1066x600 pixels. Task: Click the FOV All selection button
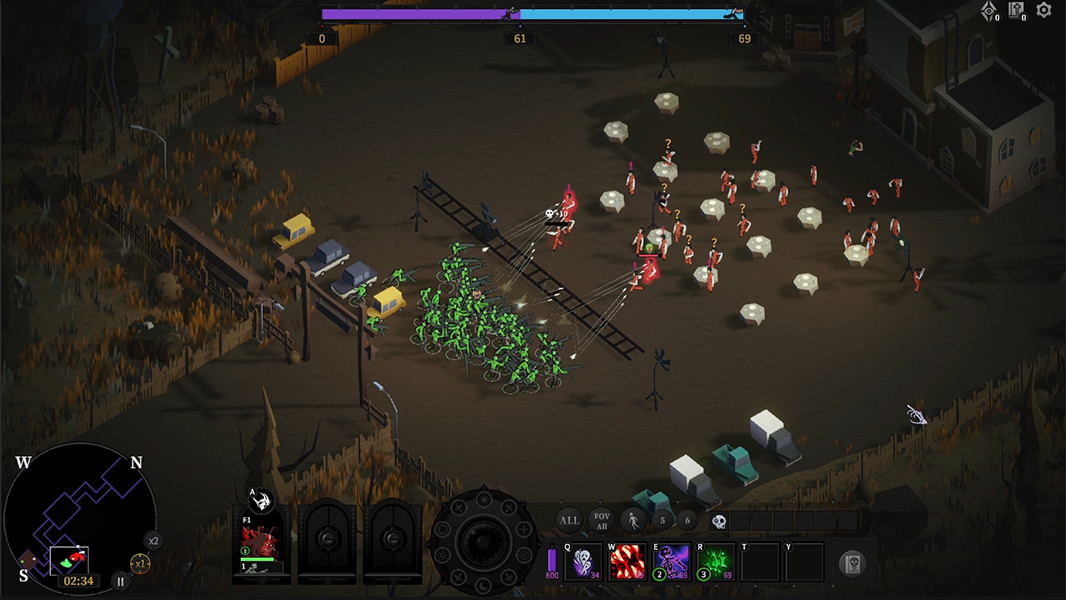pos(601,520)
